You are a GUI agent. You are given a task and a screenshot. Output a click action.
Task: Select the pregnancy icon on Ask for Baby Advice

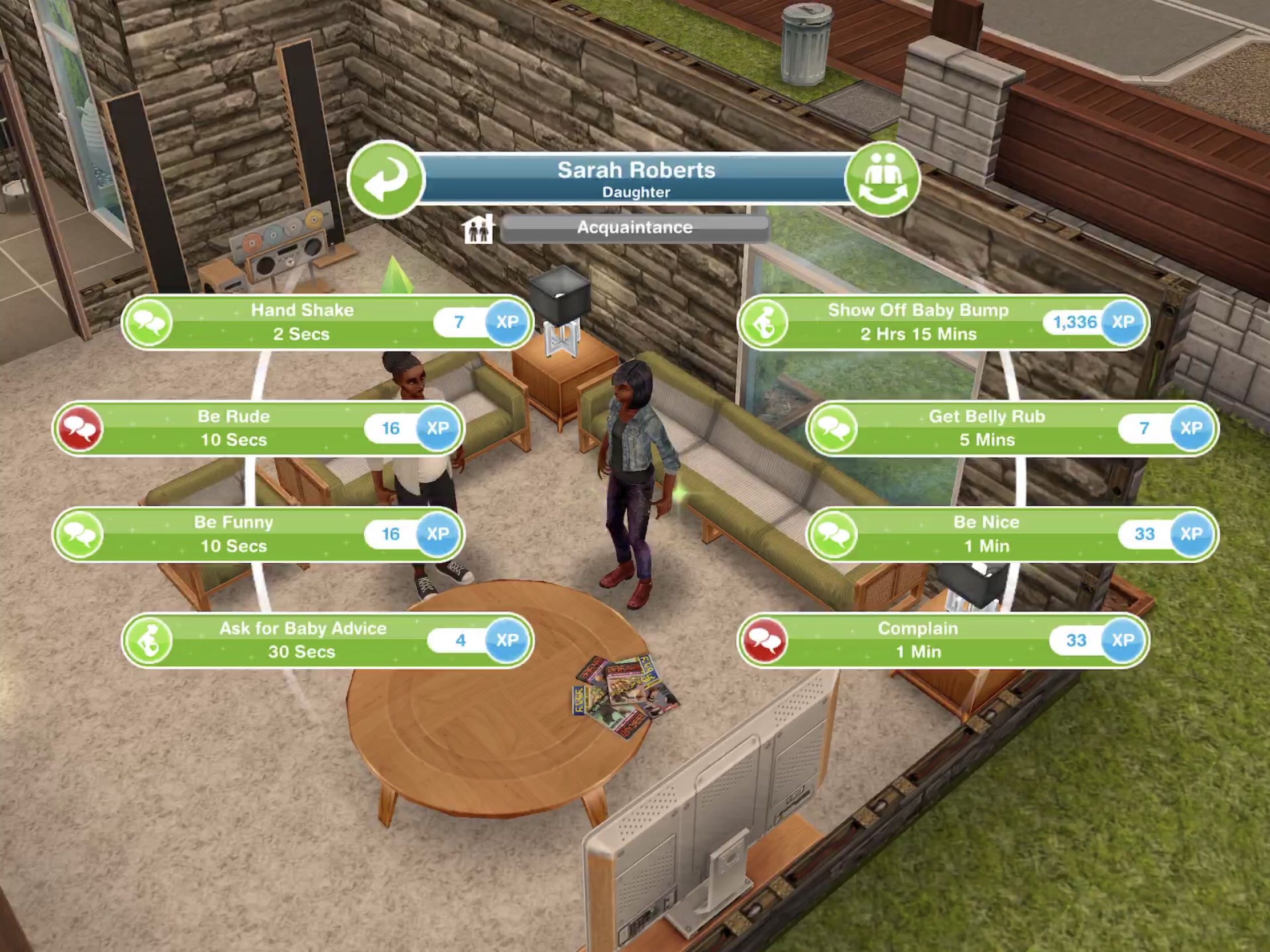point(148,640)
